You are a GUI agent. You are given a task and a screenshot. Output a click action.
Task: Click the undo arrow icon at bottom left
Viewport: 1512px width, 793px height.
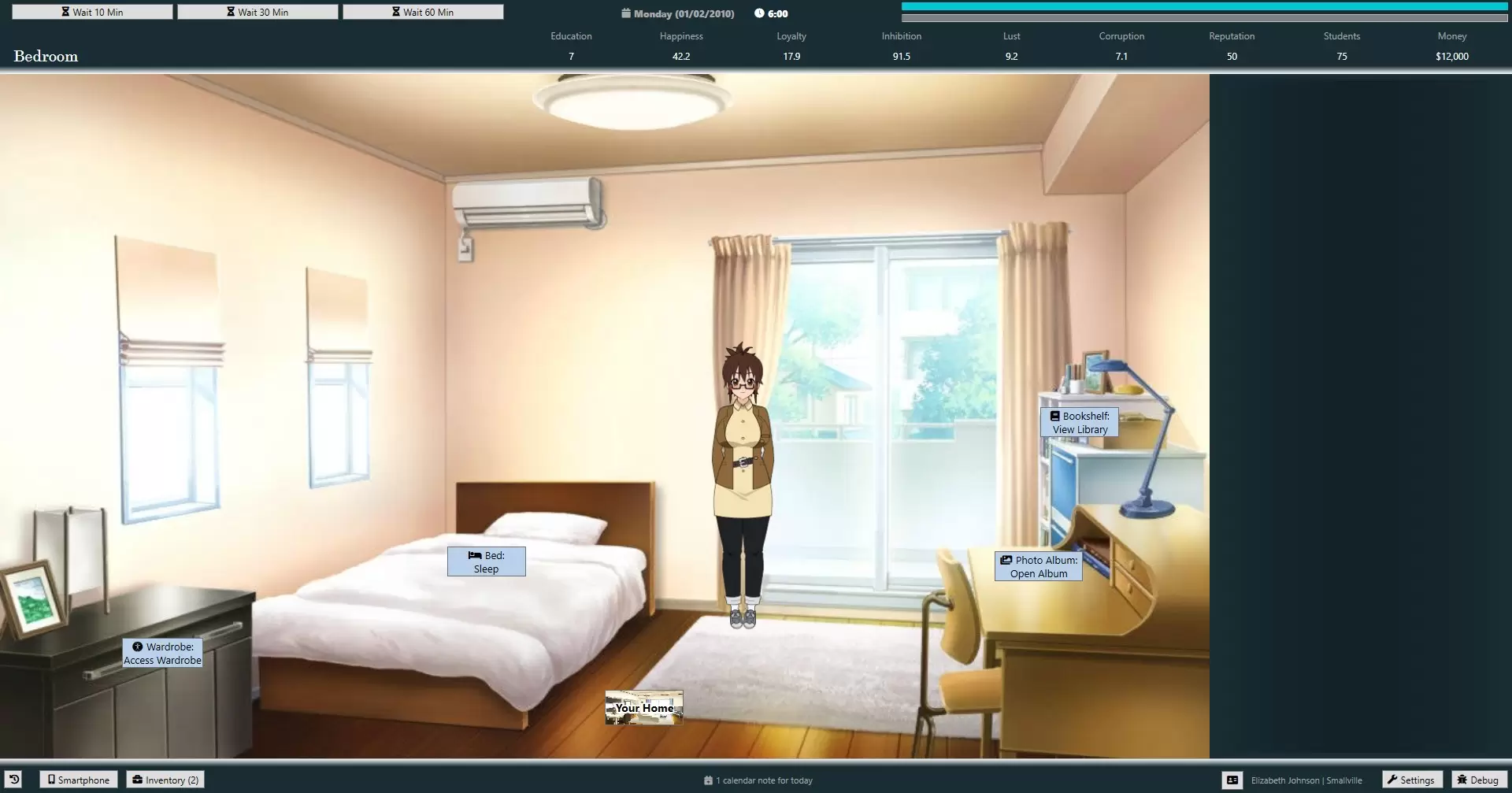tap(14, 780)
